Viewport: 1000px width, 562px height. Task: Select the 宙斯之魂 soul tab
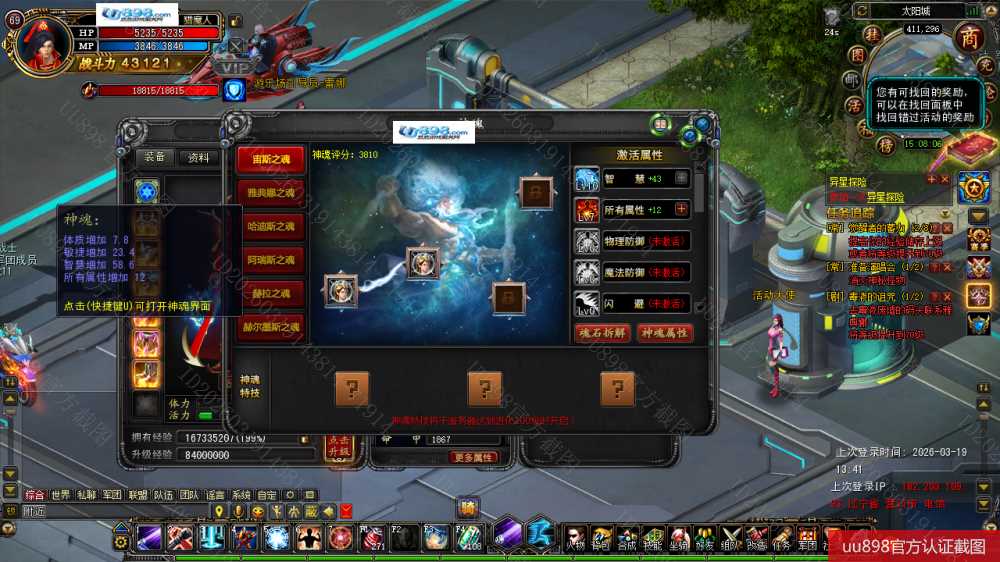pyautogui.click(x=270, y=160)
